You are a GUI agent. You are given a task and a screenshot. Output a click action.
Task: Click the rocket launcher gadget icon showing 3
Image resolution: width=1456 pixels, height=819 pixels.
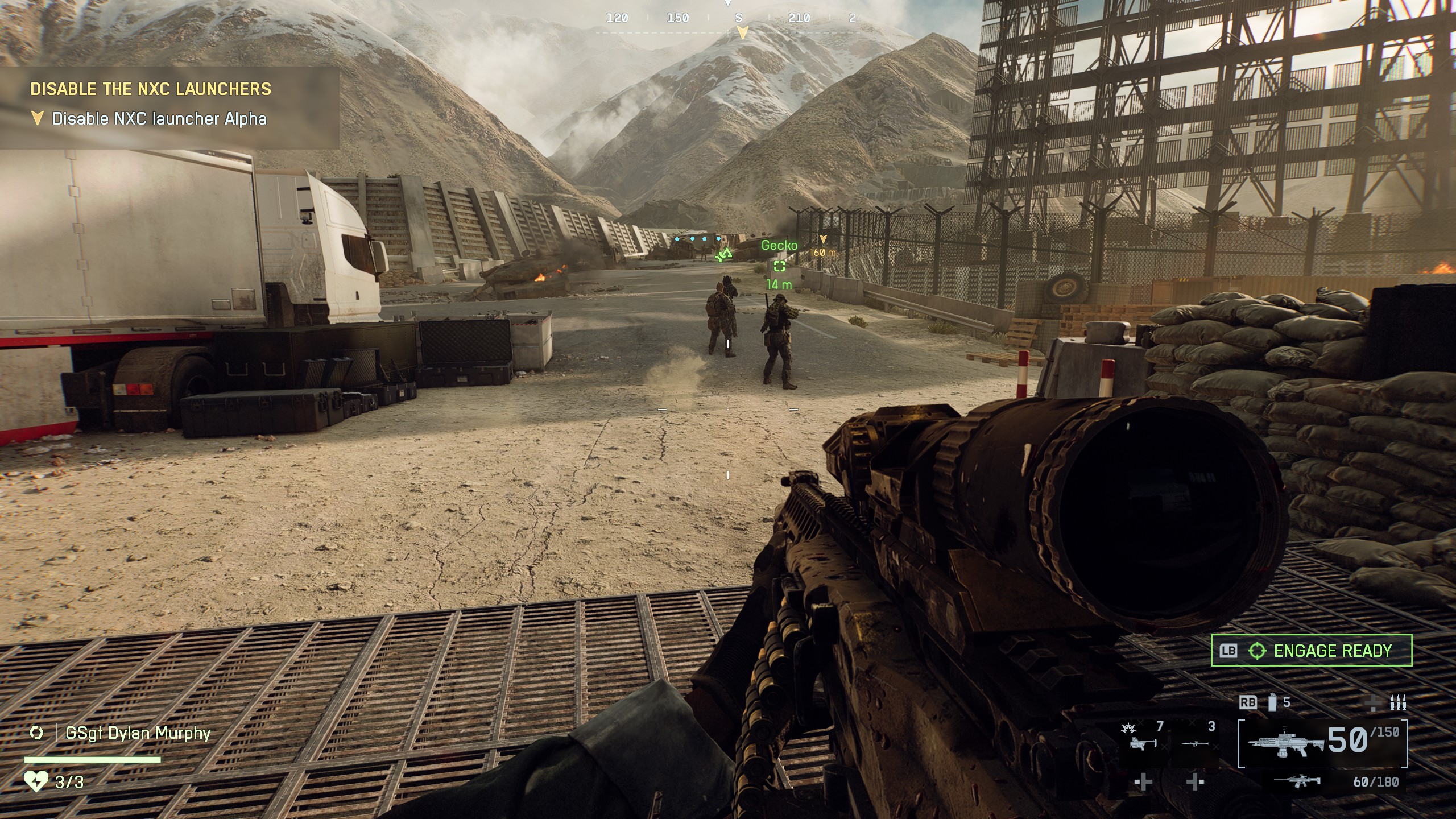1195,744
